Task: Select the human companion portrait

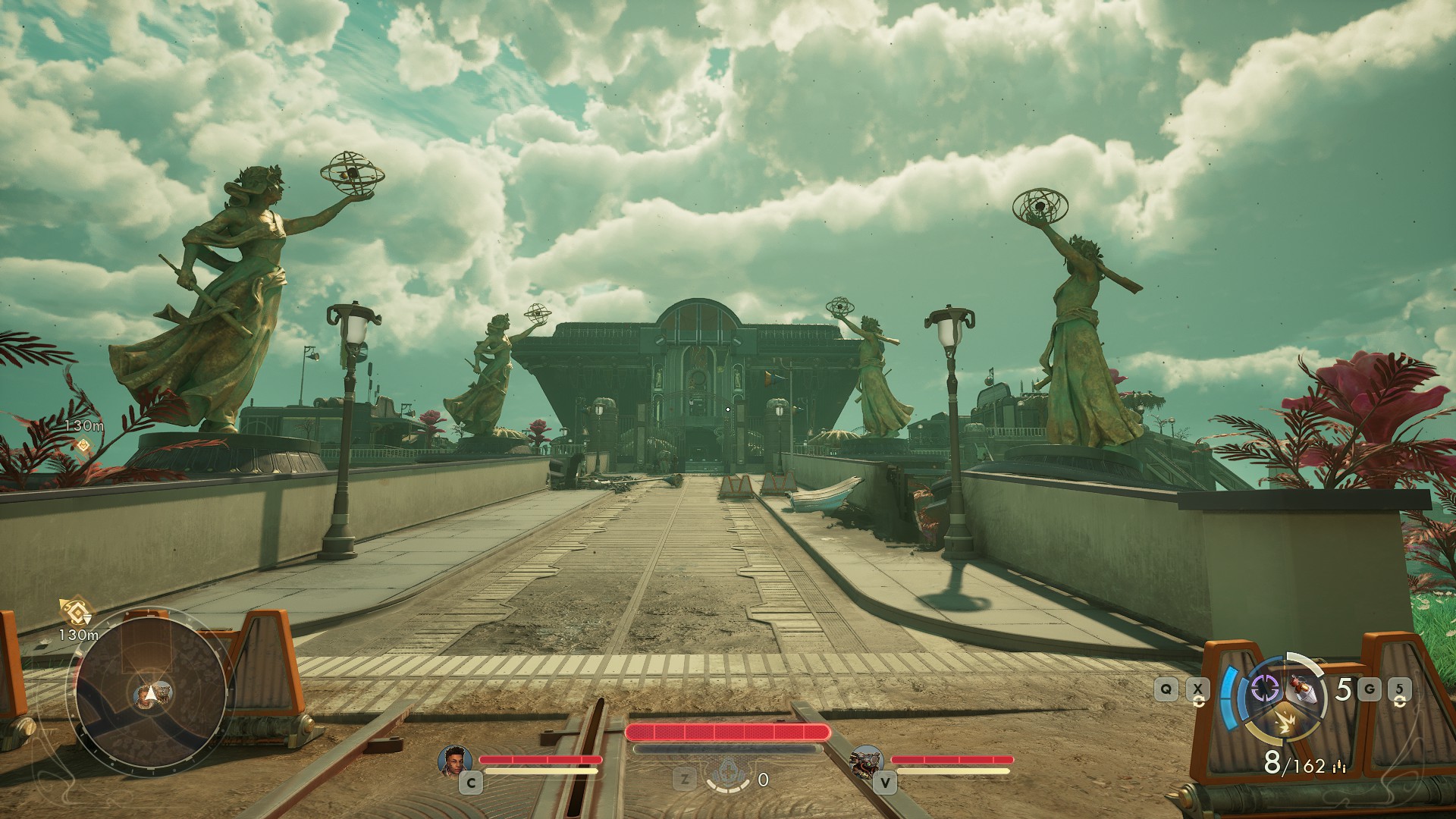Action: [455, 760]
